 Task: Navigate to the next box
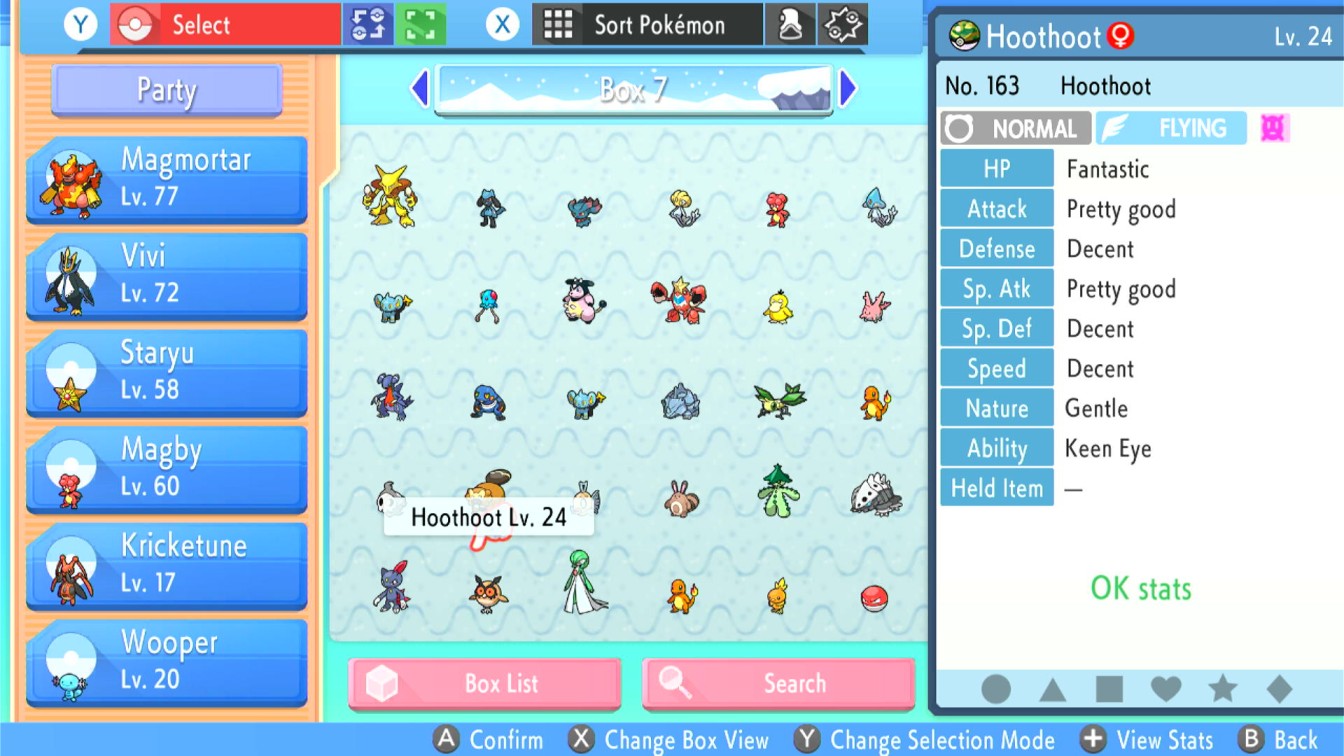click(848, 88)
